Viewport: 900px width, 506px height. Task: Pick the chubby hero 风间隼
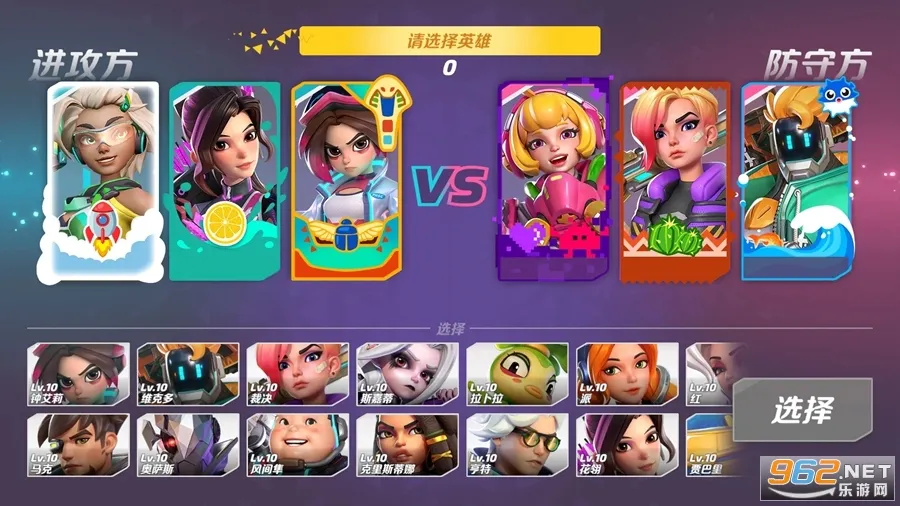point(297,444)
